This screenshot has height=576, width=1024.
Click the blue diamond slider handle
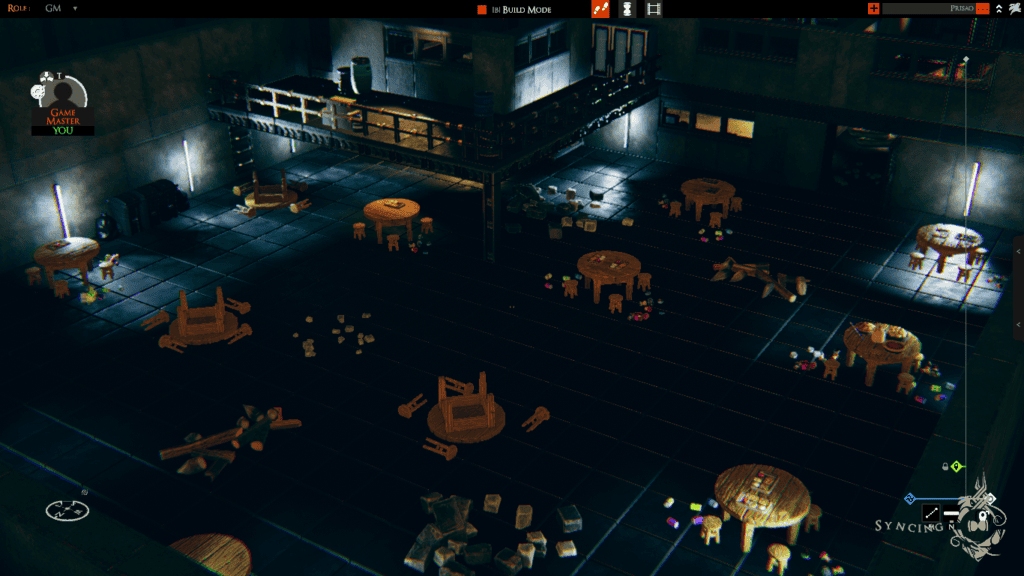tap(909, 498)
